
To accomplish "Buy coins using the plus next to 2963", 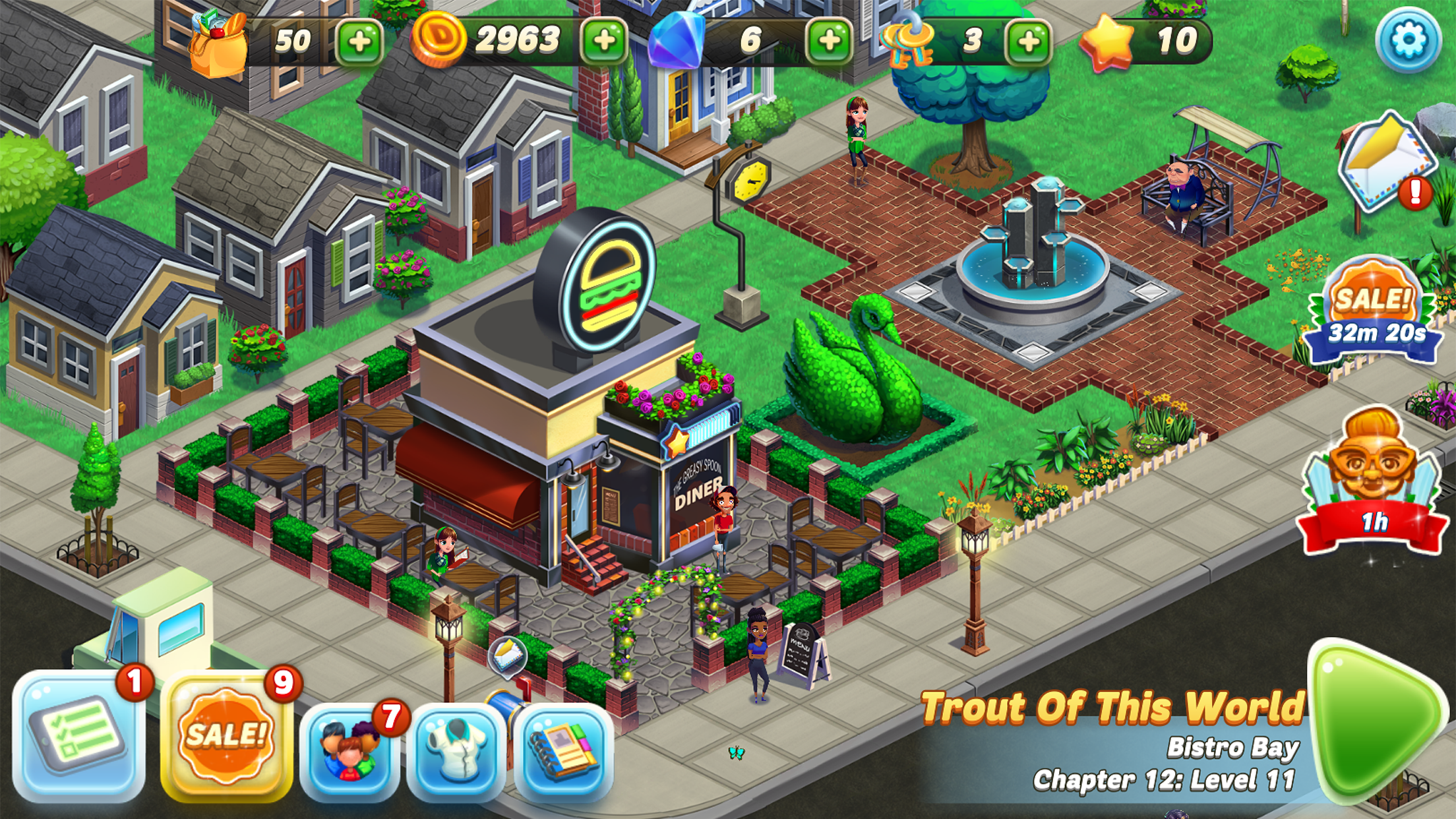I will click(605, 41).
